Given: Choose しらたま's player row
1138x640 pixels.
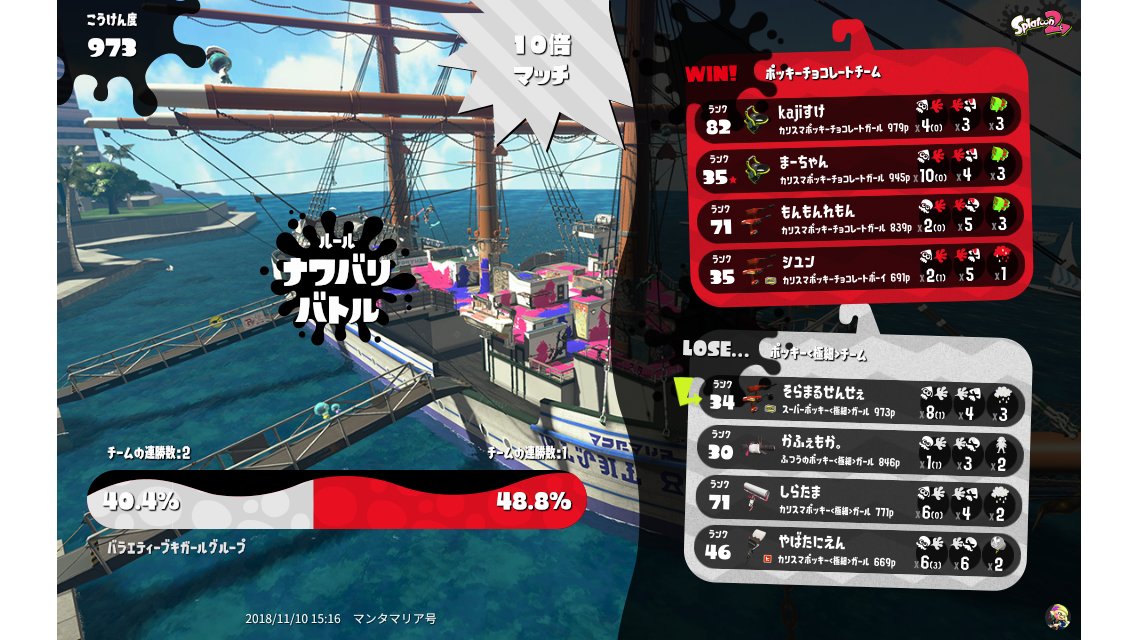Looking at the screenshot, I should click(858, 501).
